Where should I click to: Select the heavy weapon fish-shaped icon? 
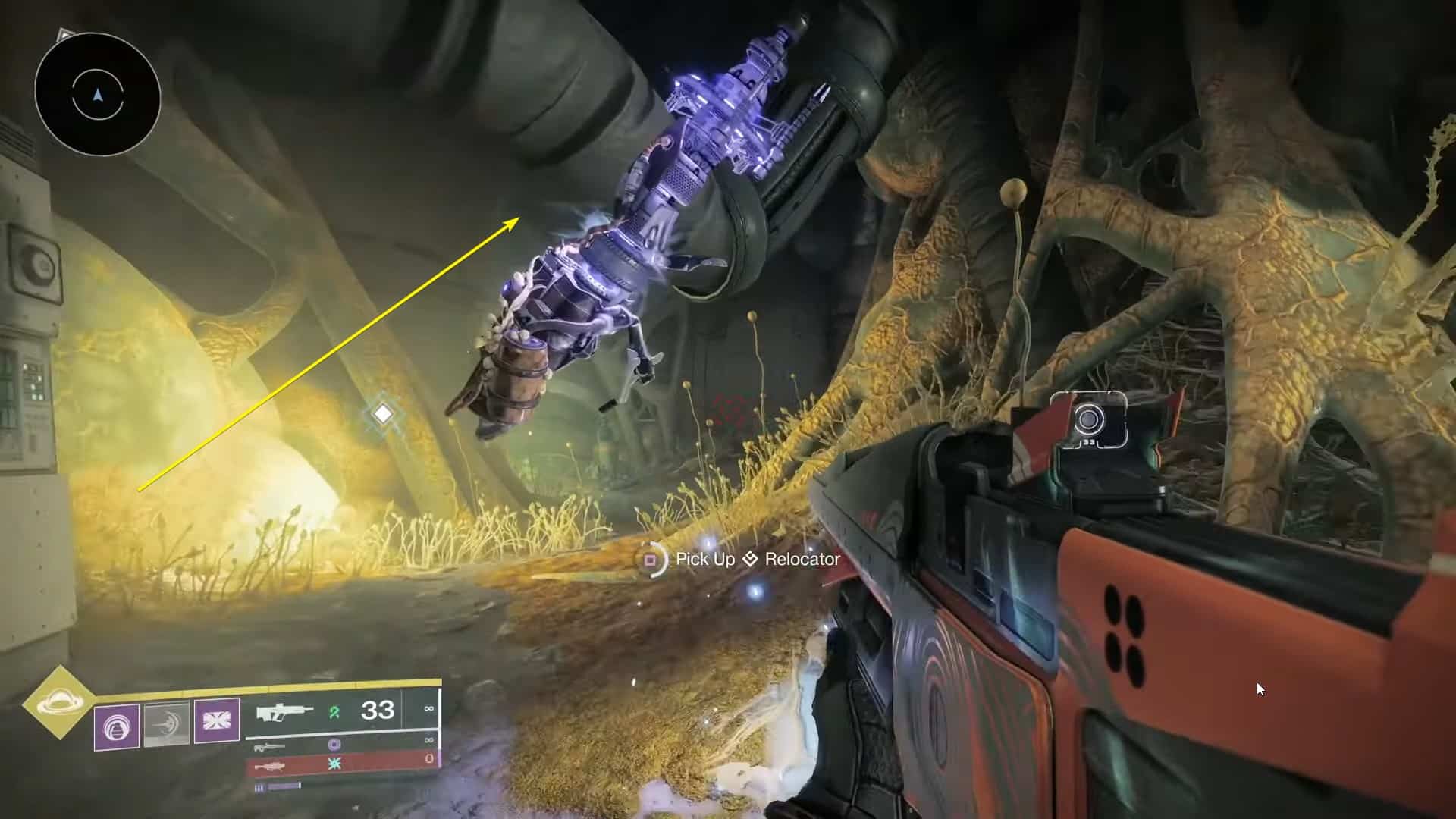pos(270,767)
